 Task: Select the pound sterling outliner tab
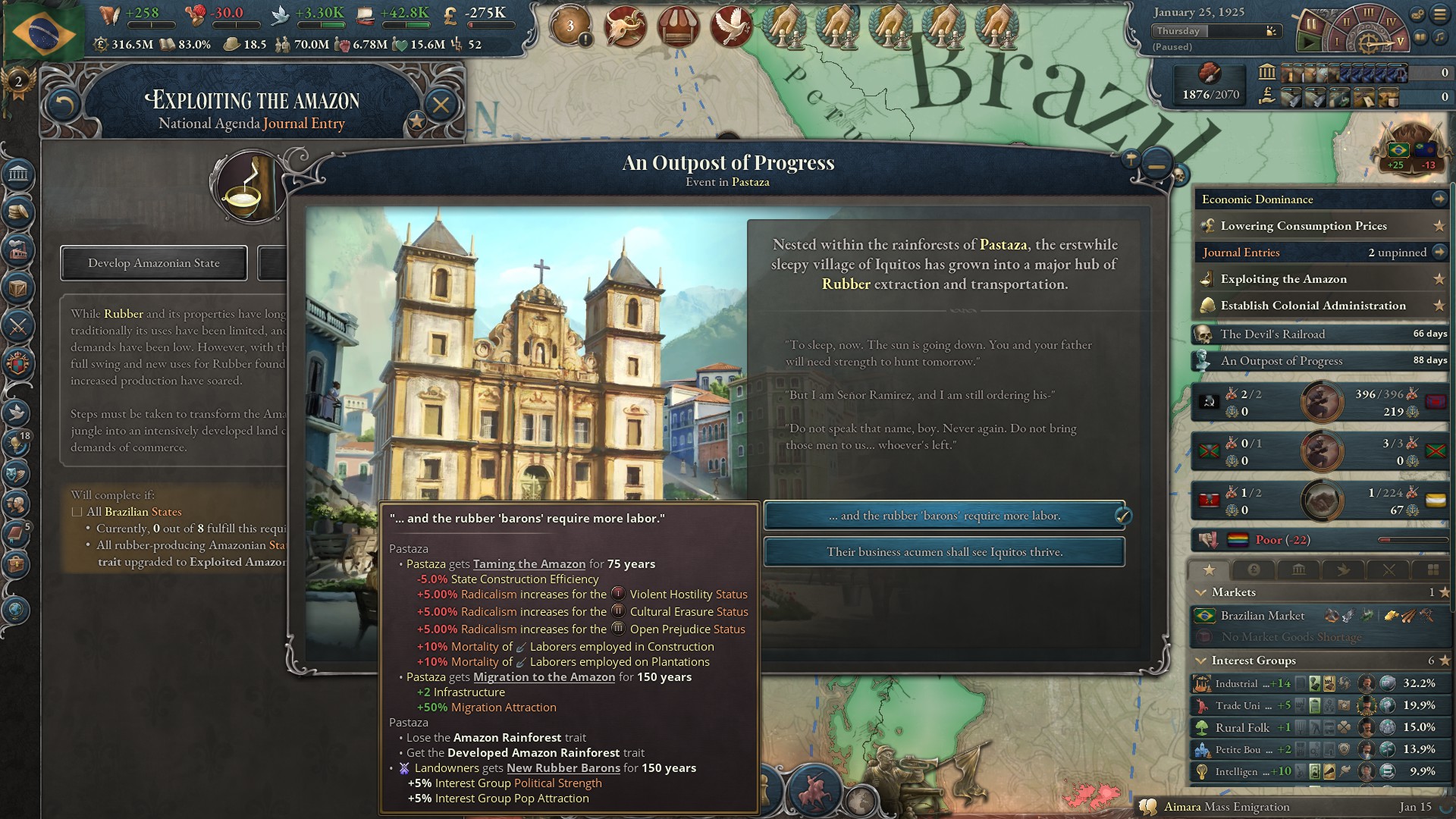1254,570
